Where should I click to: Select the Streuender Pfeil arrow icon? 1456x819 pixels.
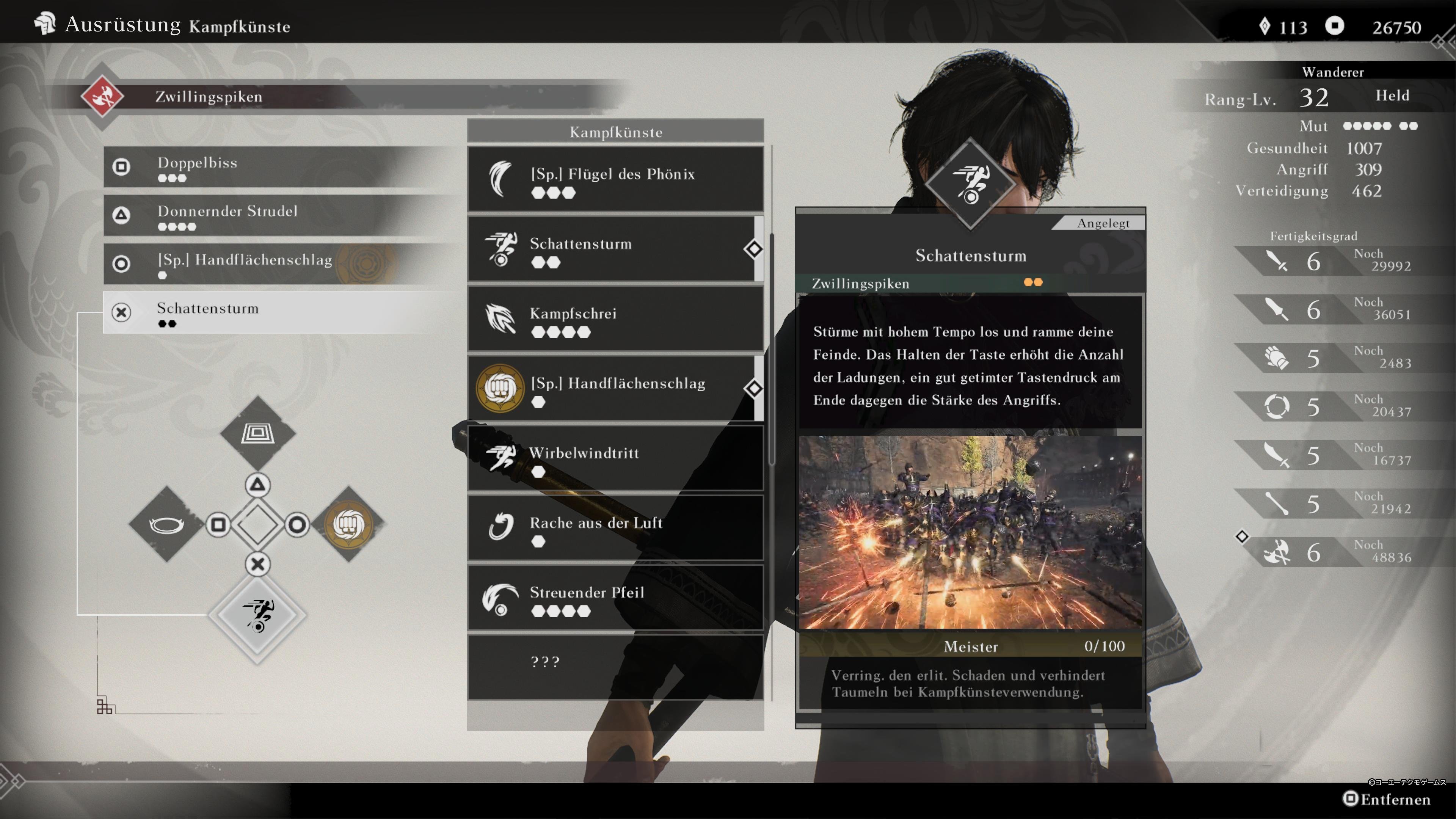tap(500, 597)
